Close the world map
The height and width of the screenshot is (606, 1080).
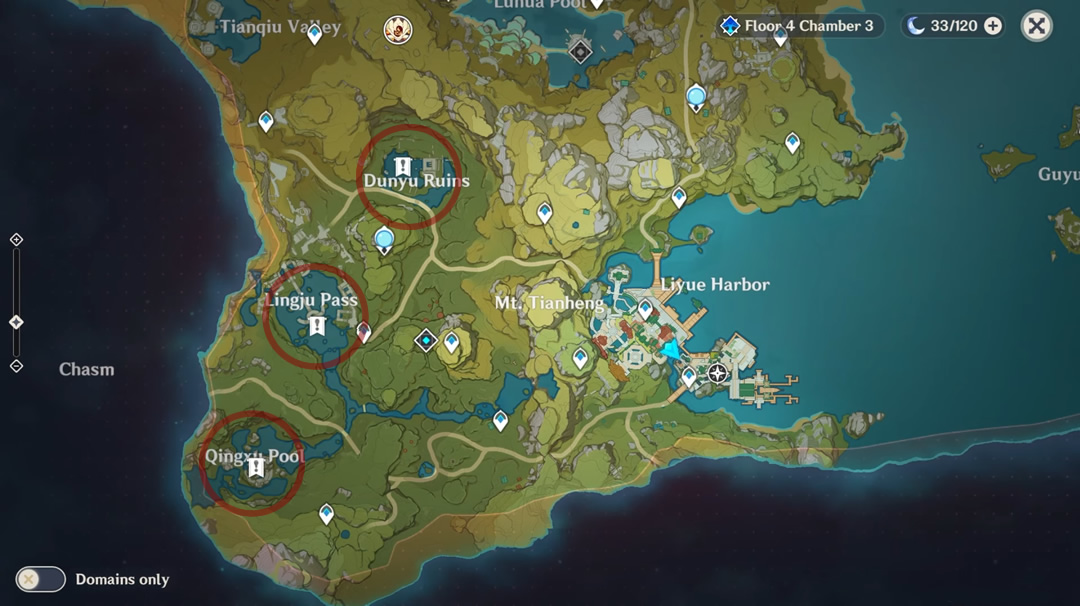click(1037, 26)
